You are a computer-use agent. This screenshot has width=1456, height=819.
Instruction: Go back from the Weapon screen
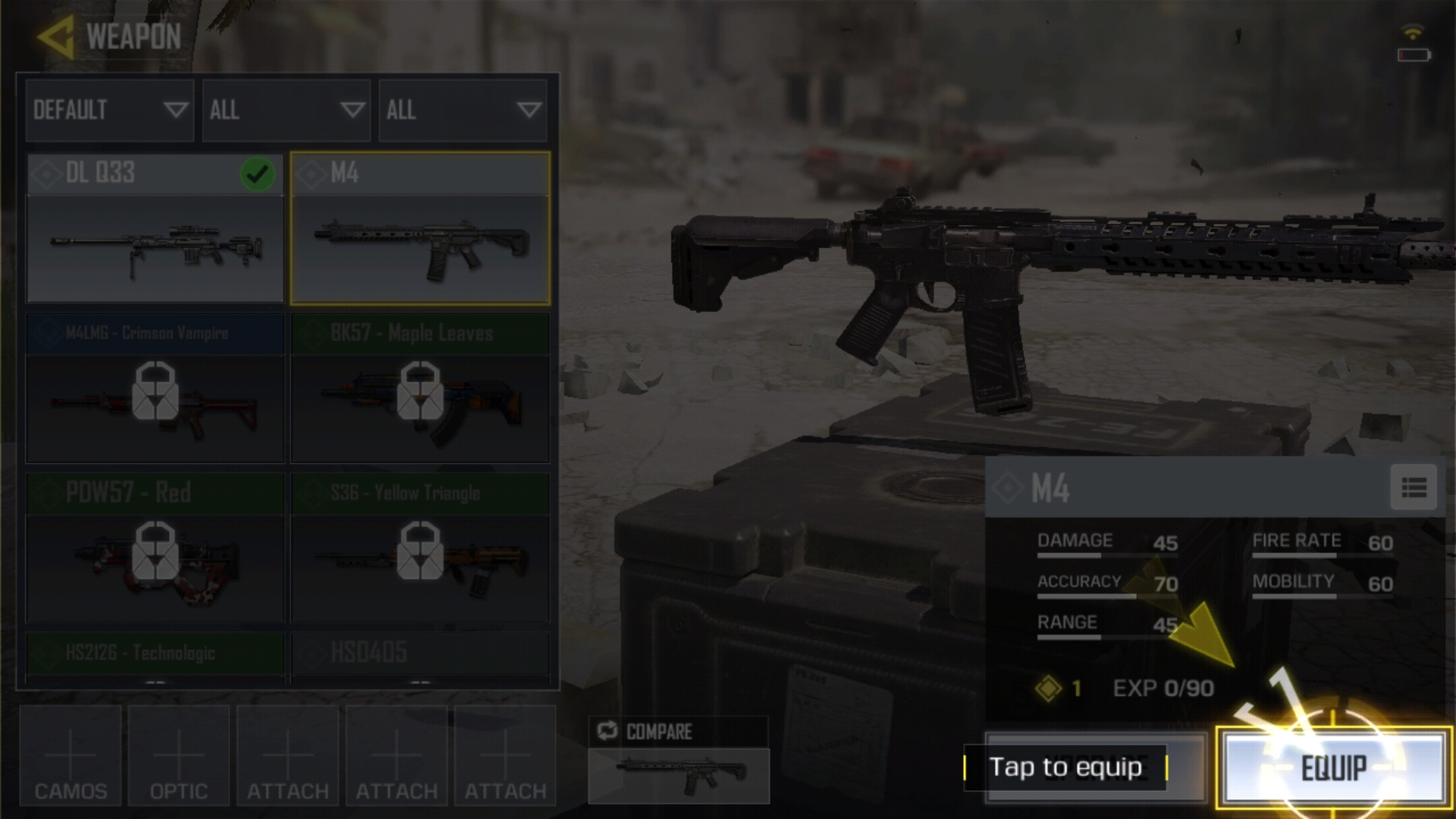point(56,36)
